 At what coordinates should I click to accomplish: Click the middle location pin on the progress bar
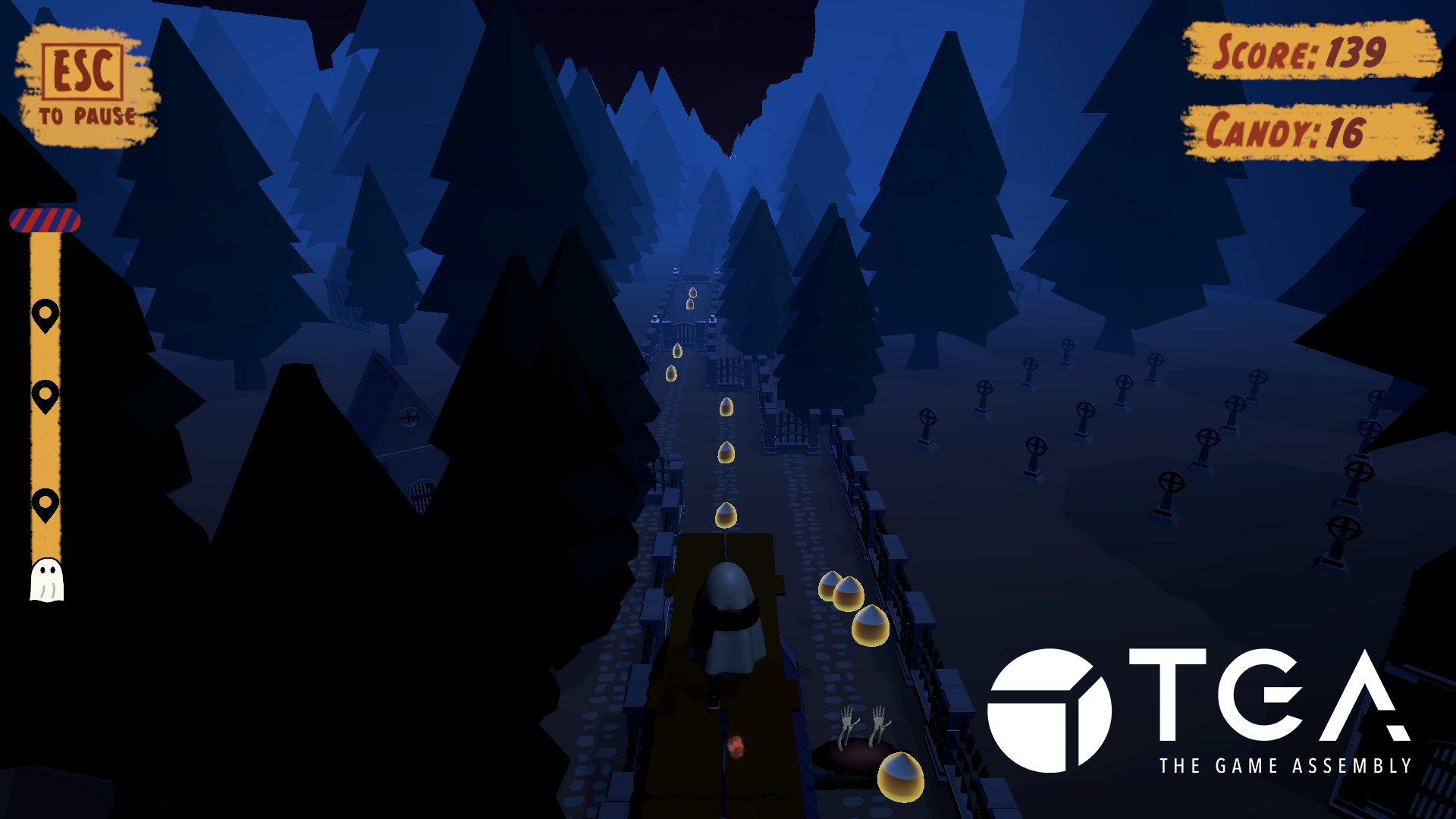[x=45, y=394]
